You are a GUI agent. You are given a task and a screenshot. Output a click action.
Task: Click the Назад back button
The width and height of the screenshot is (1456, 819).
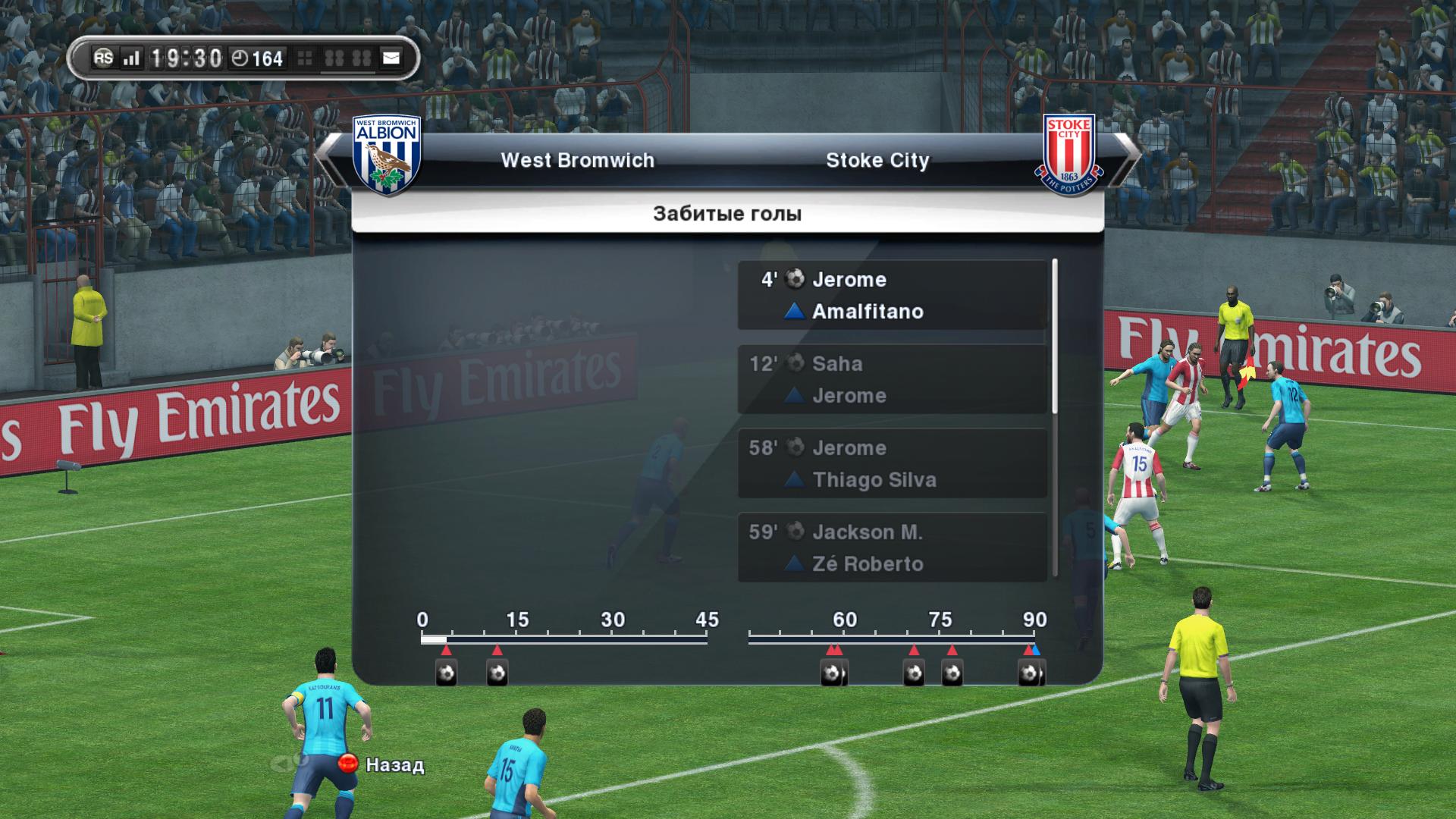[x=381, y=764]
